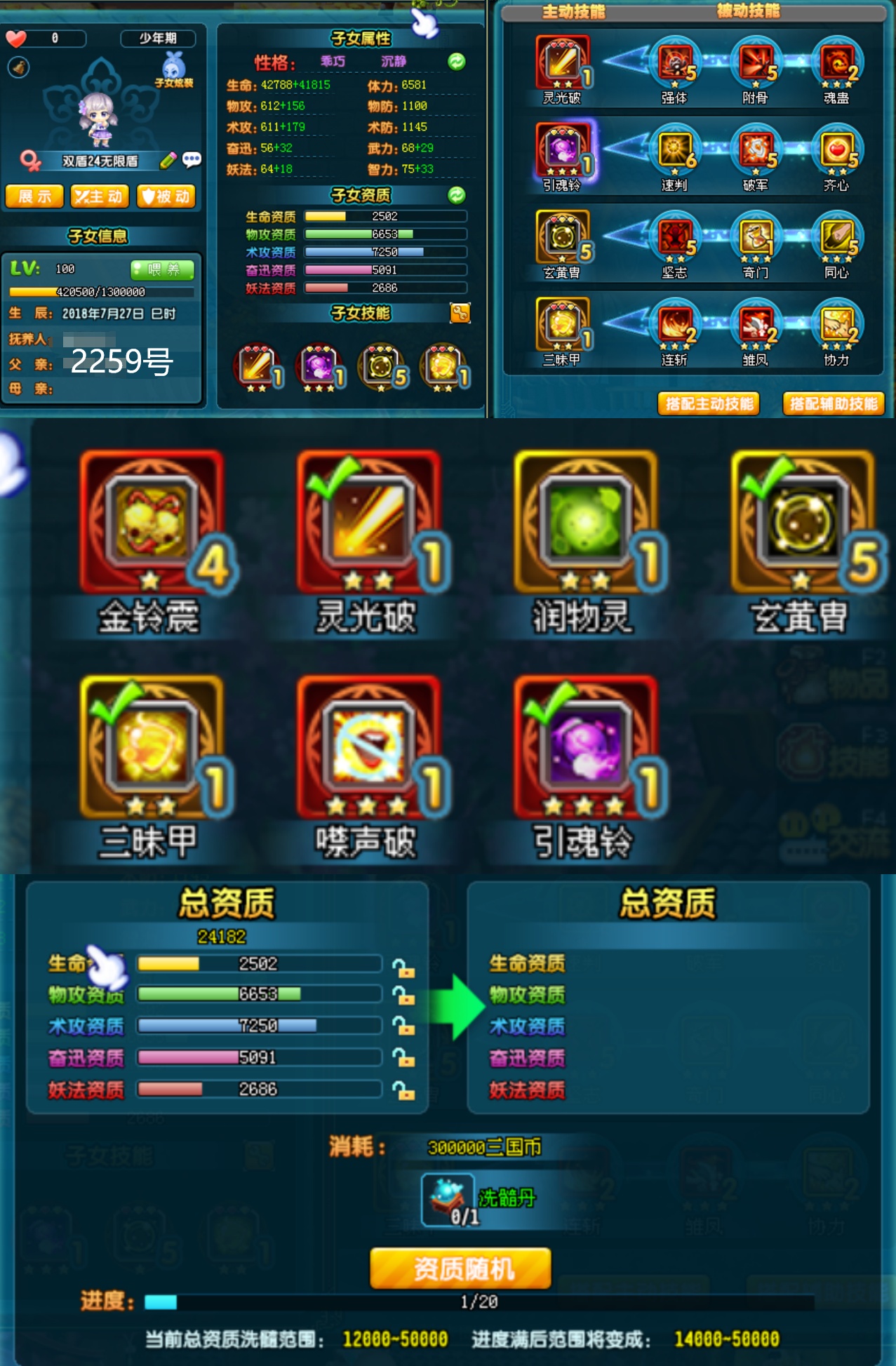896x1366 pixels.
Task: Edit the child's name with pencil icon
Action: (168, 161)
